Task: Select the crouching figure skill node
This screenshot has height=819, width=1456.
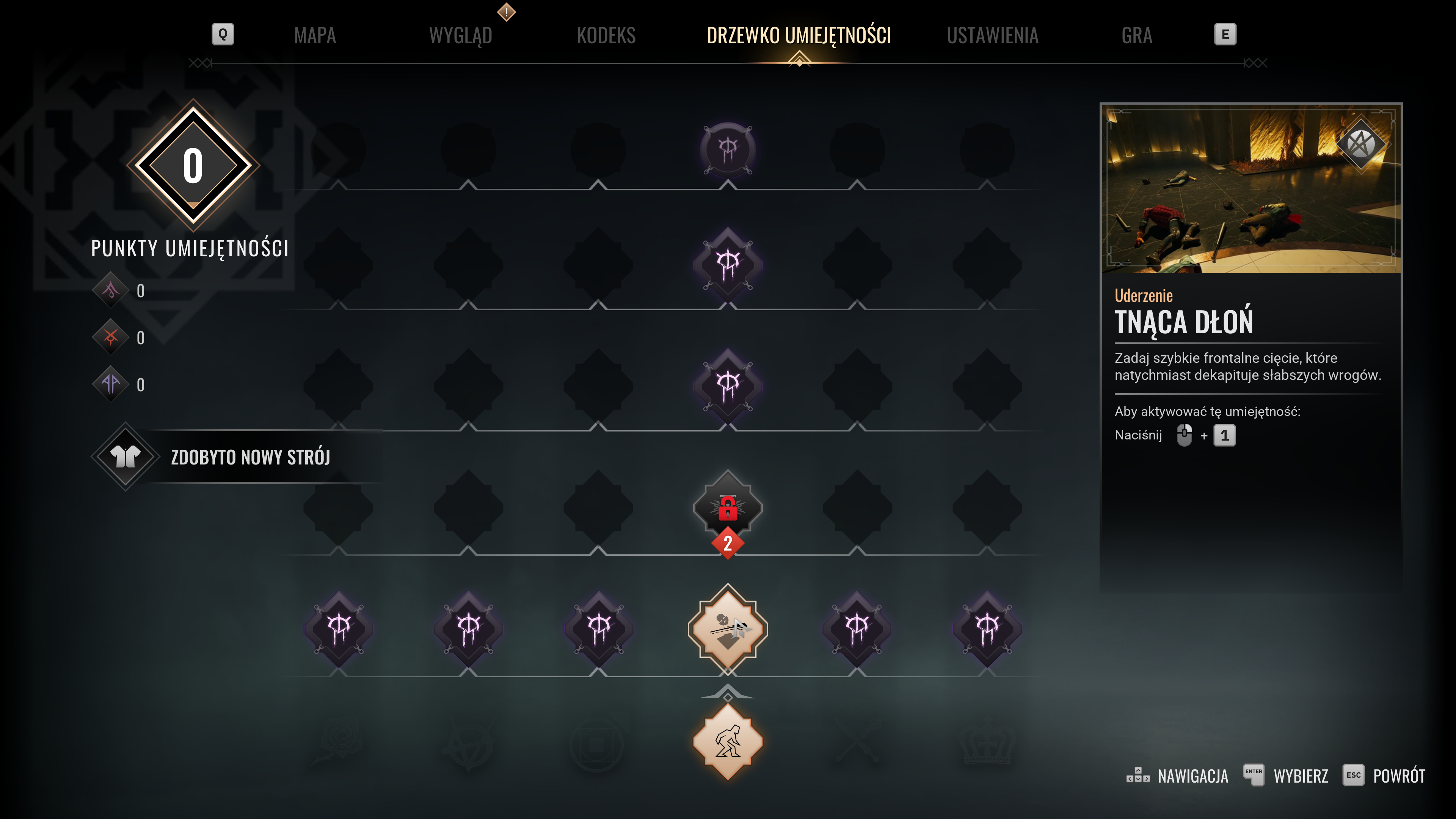Action: click(728, 742)
